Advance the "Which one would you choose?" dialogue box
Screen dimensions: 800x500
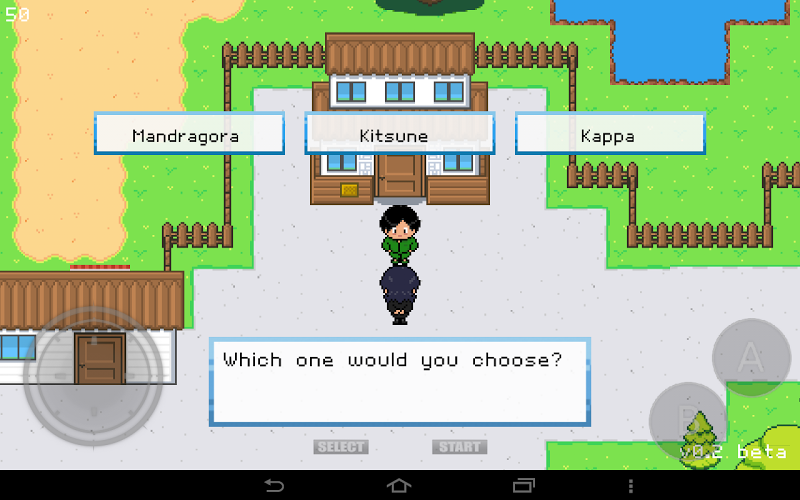click(399, 382)
